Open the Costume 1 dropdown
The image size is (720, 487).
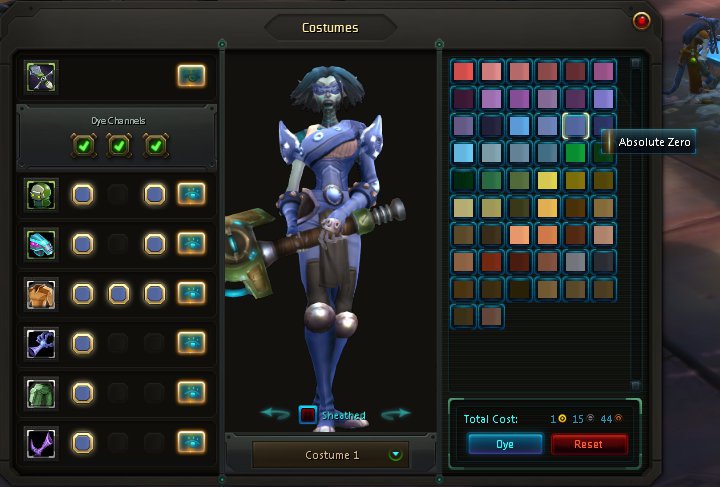(397, 455)
